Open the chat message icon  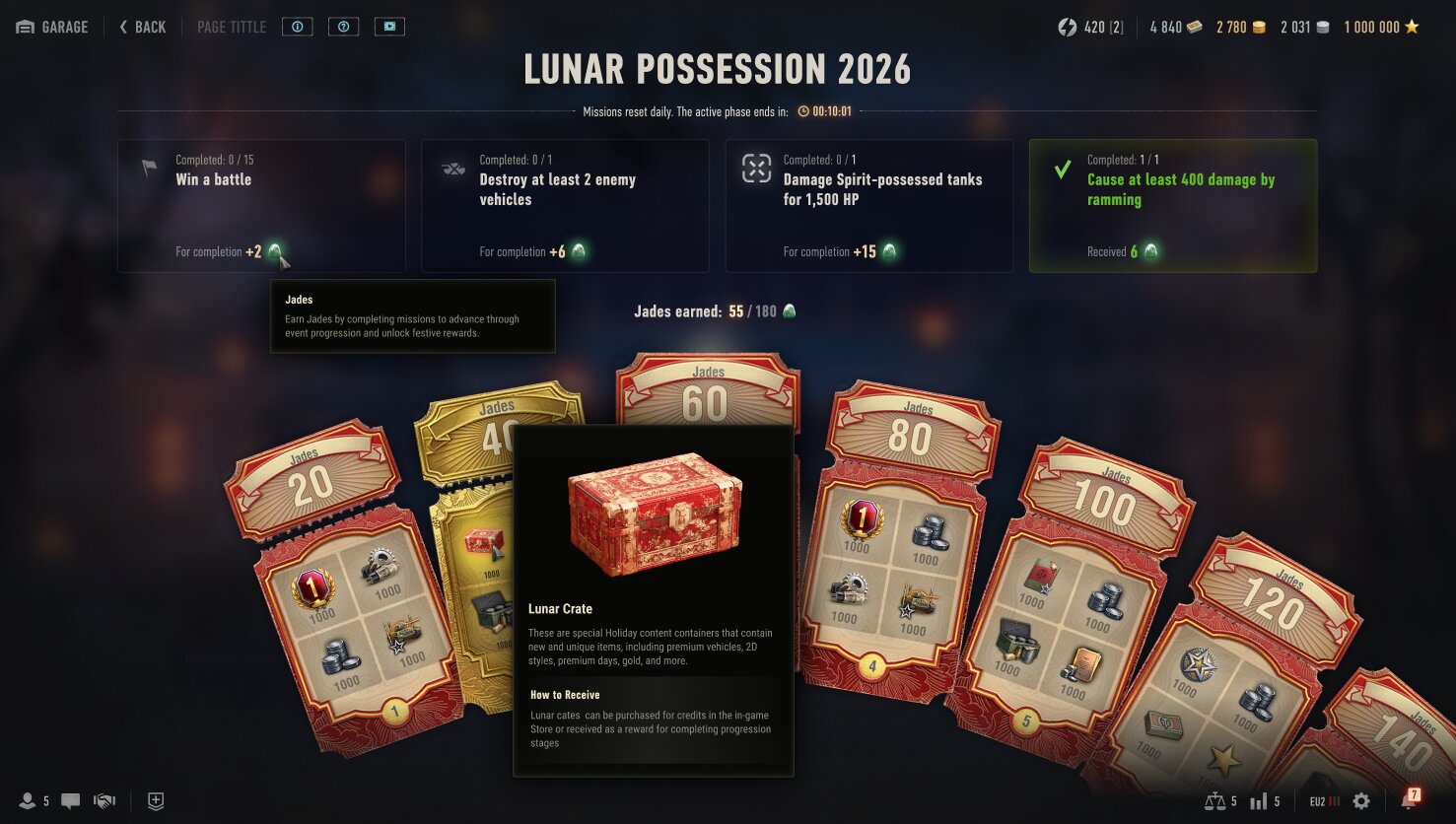[69, 800]
